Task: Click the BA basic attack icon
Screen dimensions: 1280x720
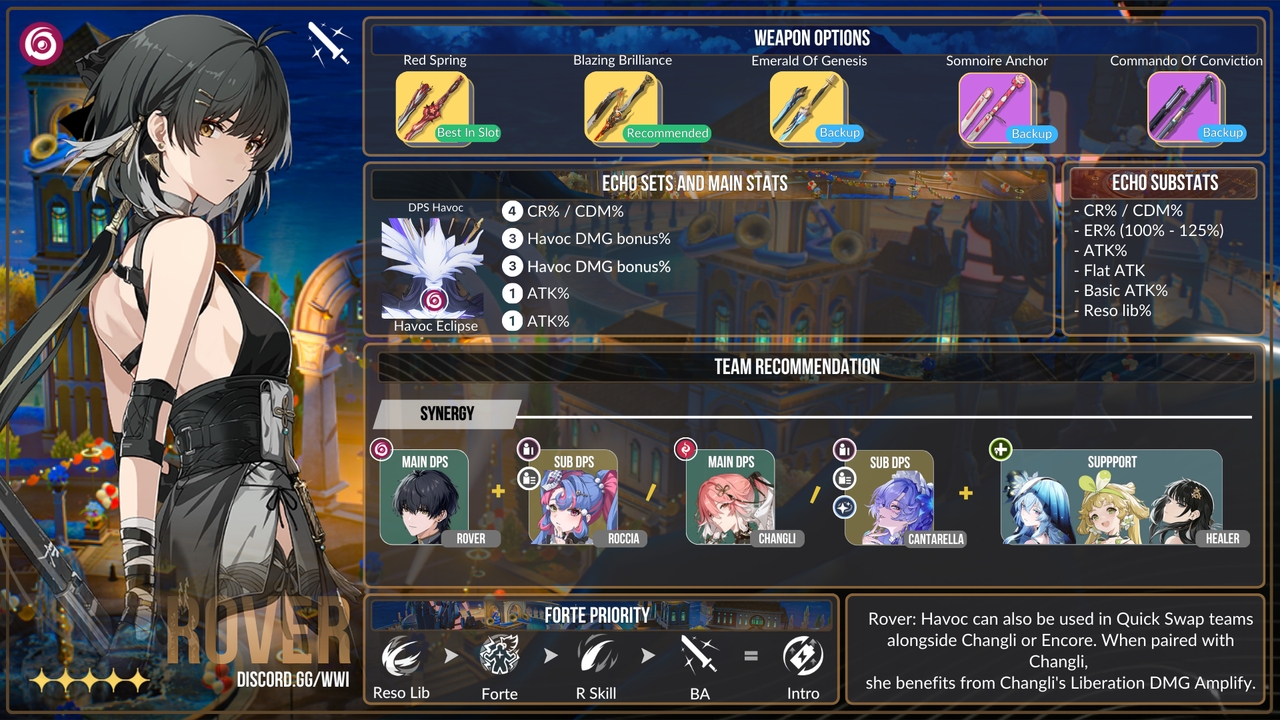Action: pyautogui.click(x=699, y=657)
